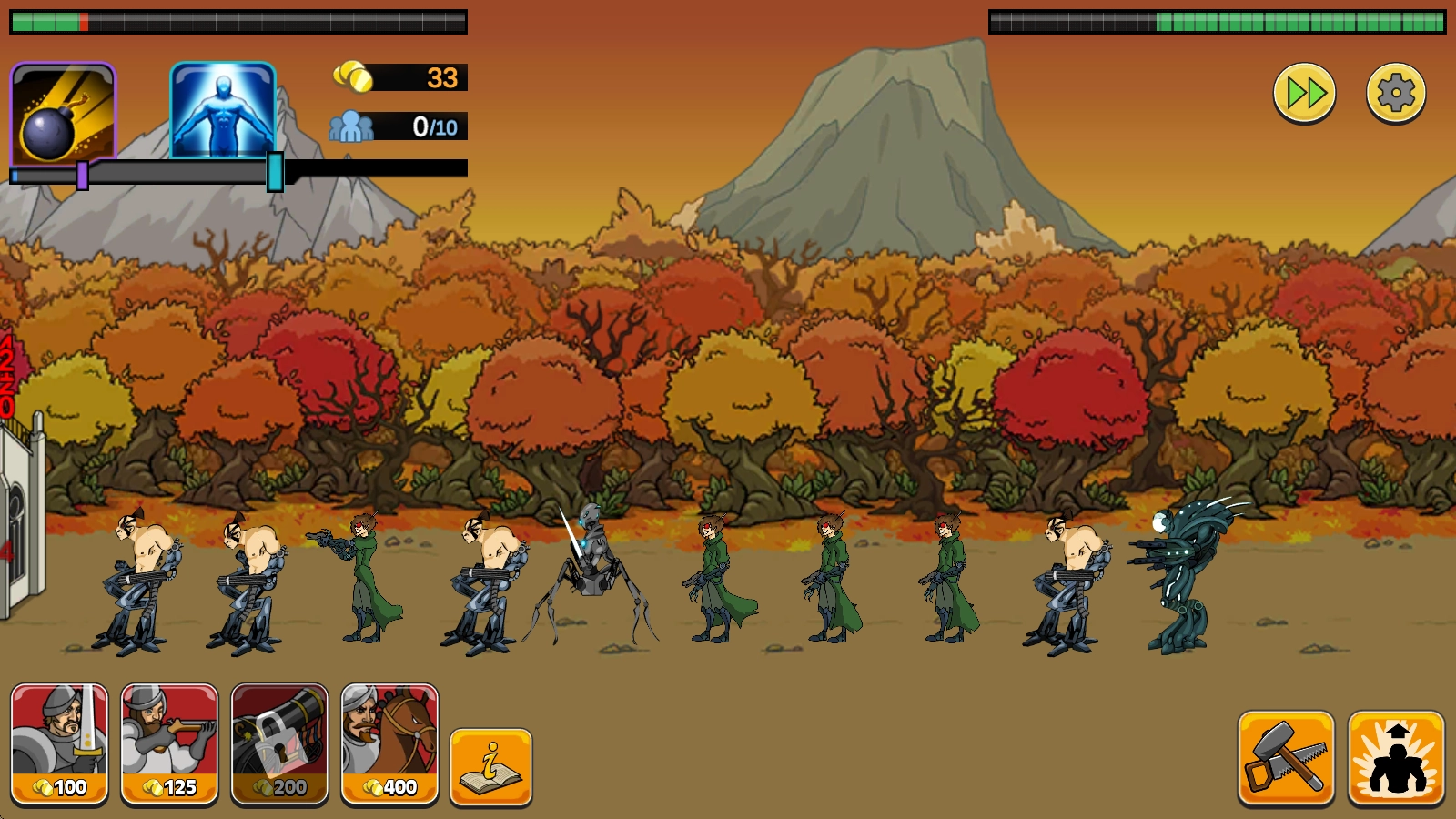
Task: Recruit the cavalry knight for 400 gold
Action: [389, 743]
